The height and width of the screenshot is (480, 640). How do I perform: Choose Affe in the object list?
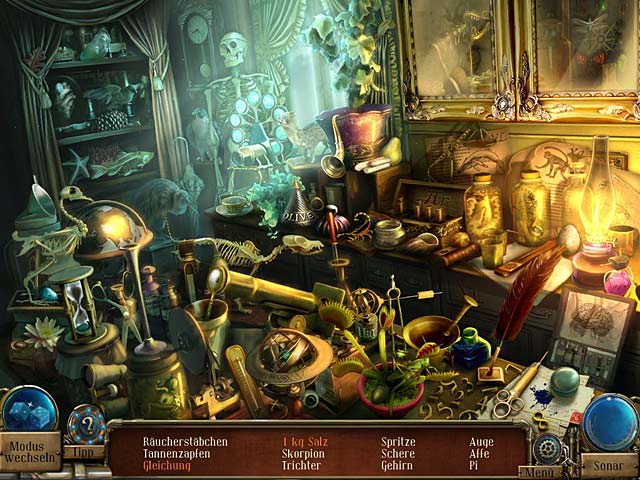480,453
